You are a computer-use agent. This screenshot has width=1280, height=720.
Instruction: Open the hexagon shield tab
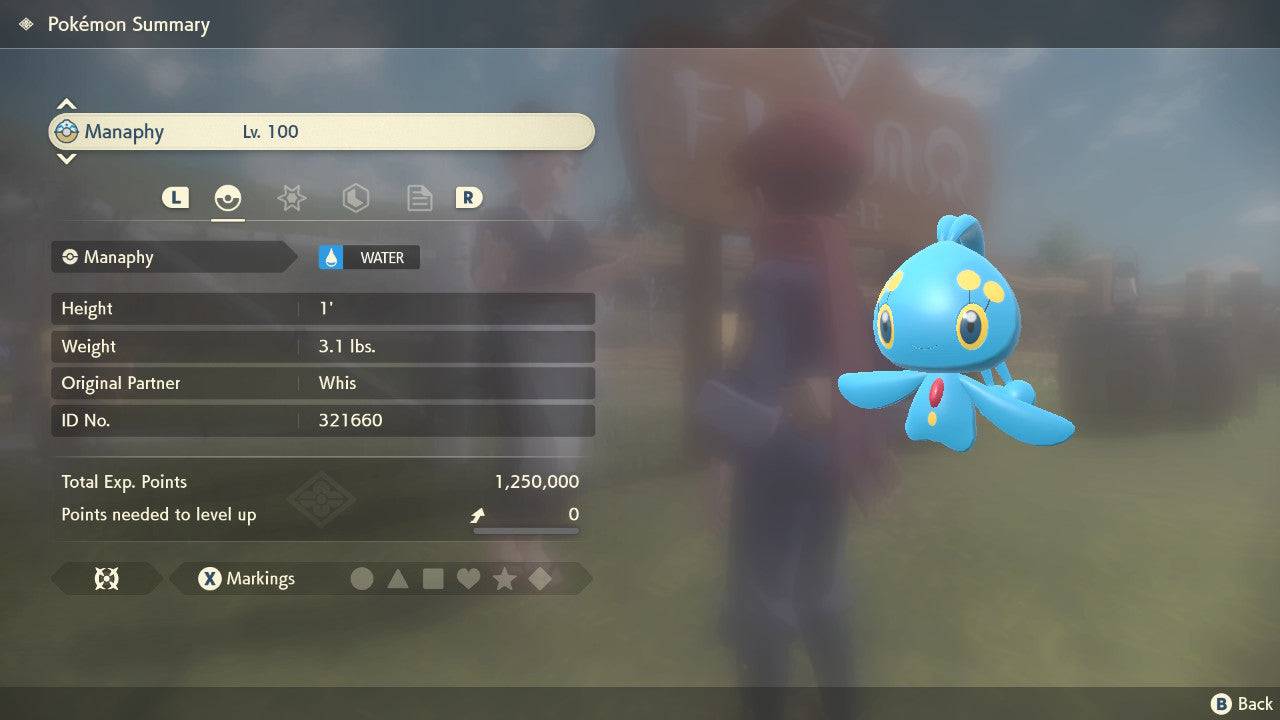355,198
